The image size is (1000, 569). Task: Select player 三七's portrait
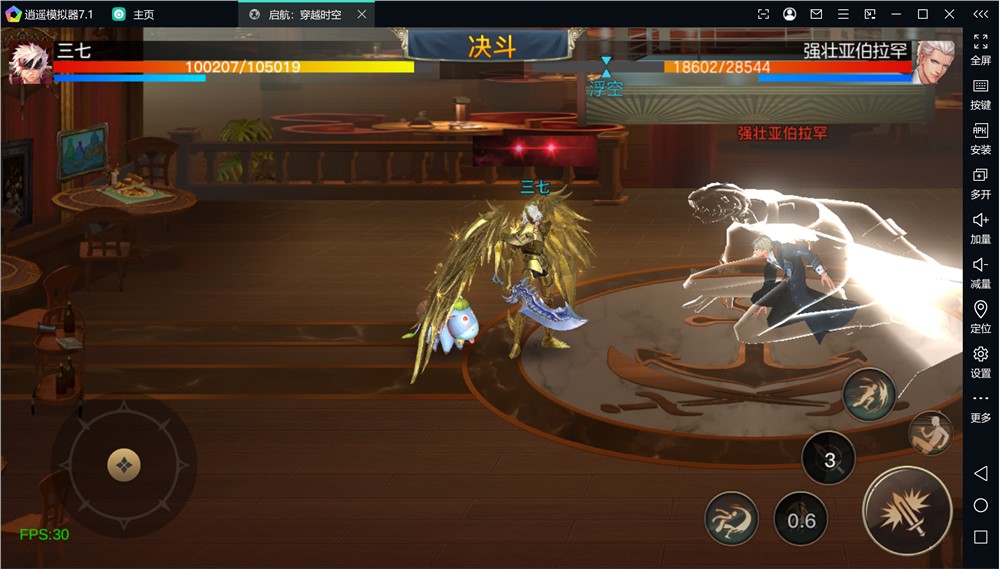[27, 61]
